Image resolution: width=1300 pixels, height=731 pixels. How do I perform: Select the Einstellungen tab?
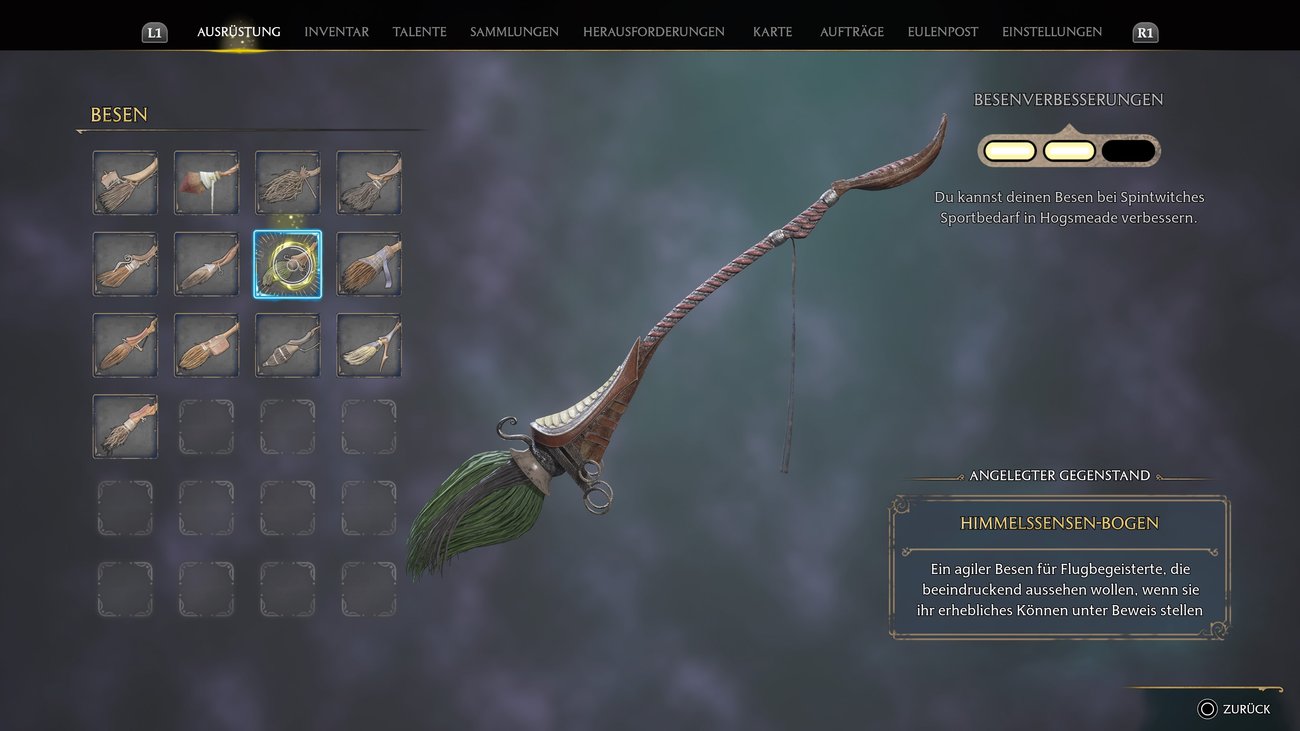click(1051, 32)
